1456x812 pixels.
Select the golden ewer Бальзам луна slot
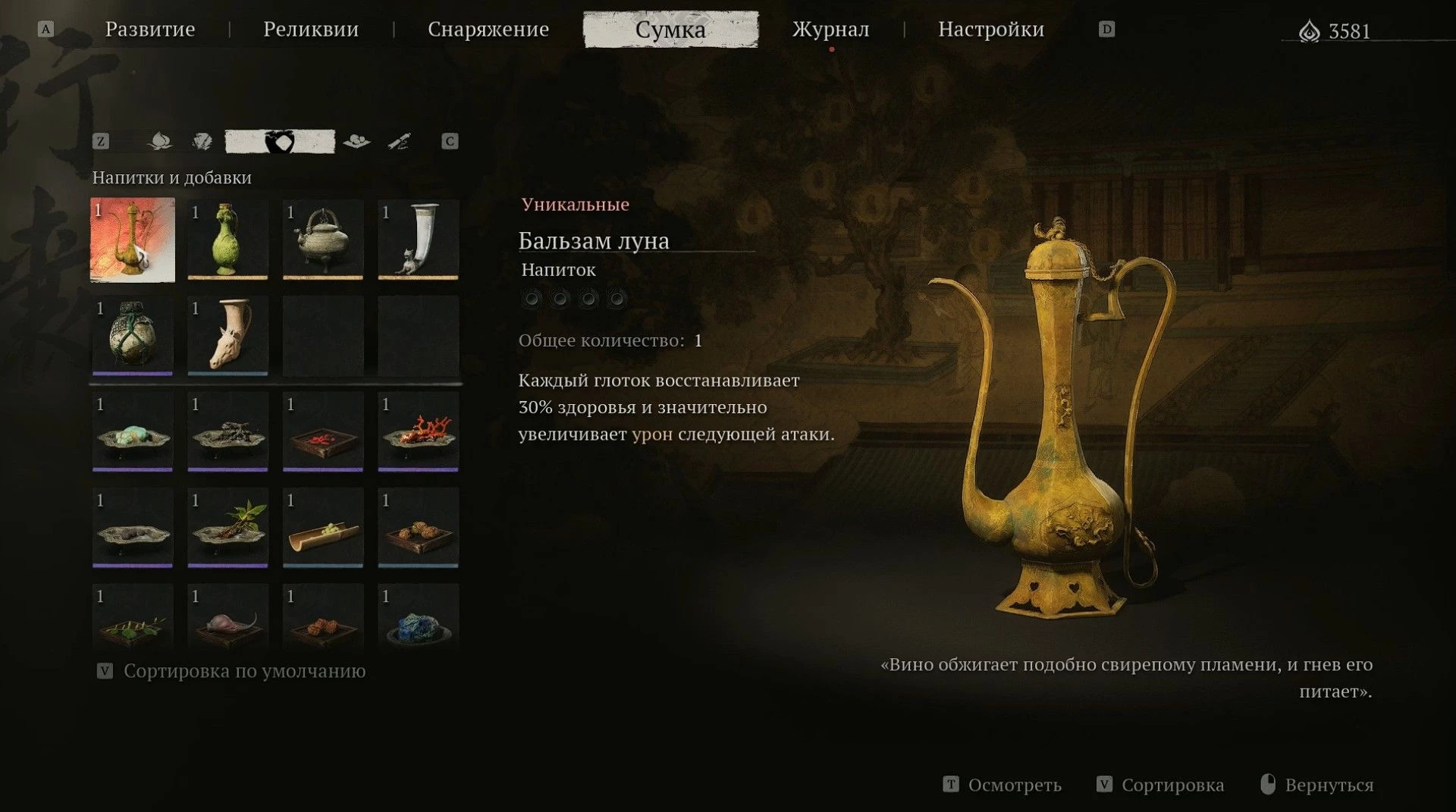click(x=133, y=240)
